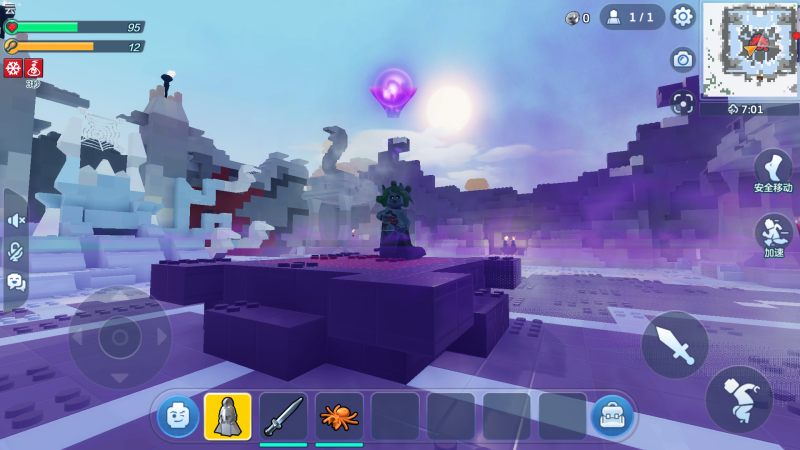Toggle the muted speaker icon

click(x=16, y=220)
